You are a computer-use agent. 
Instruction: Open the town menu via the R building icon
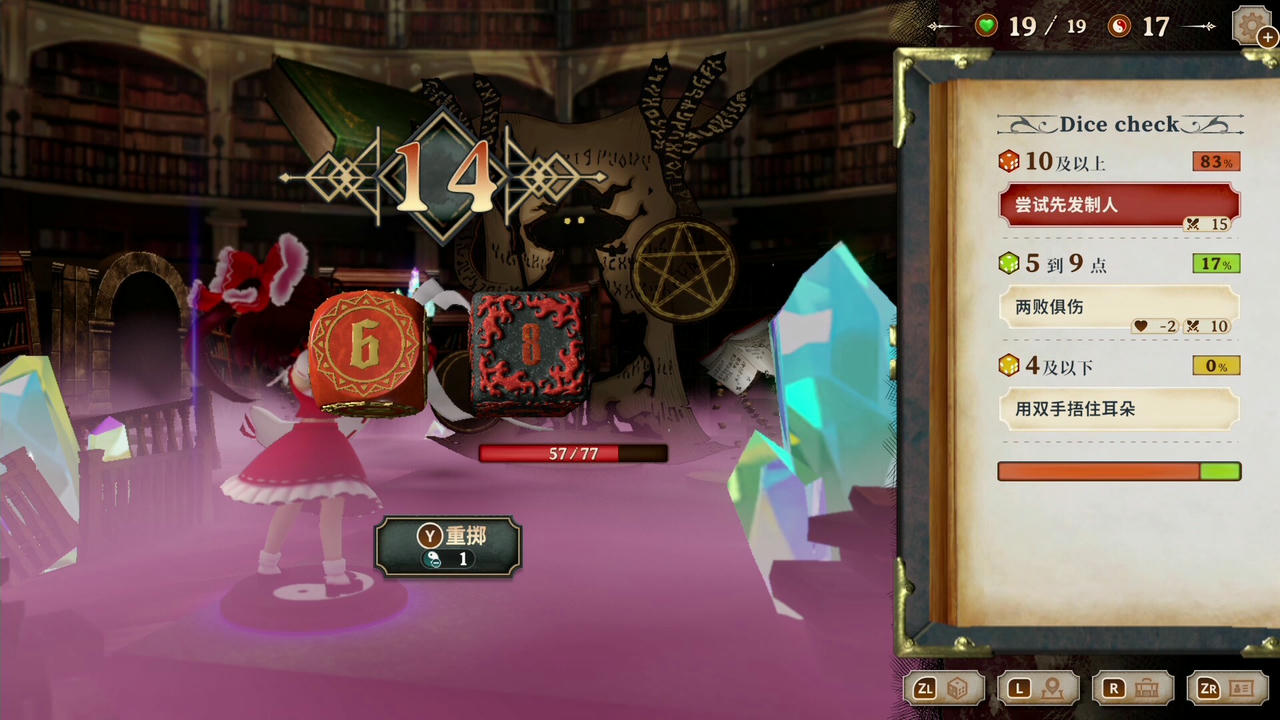tap(1132, 688)
